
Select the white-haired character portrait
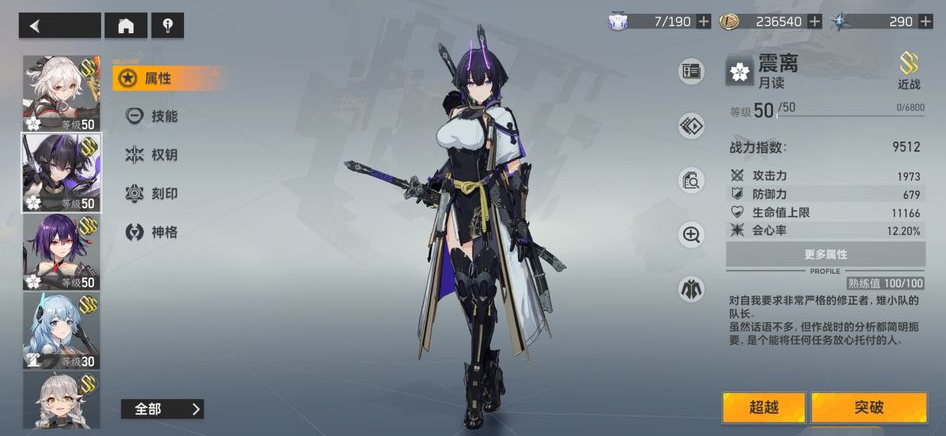tap(61, 92)
